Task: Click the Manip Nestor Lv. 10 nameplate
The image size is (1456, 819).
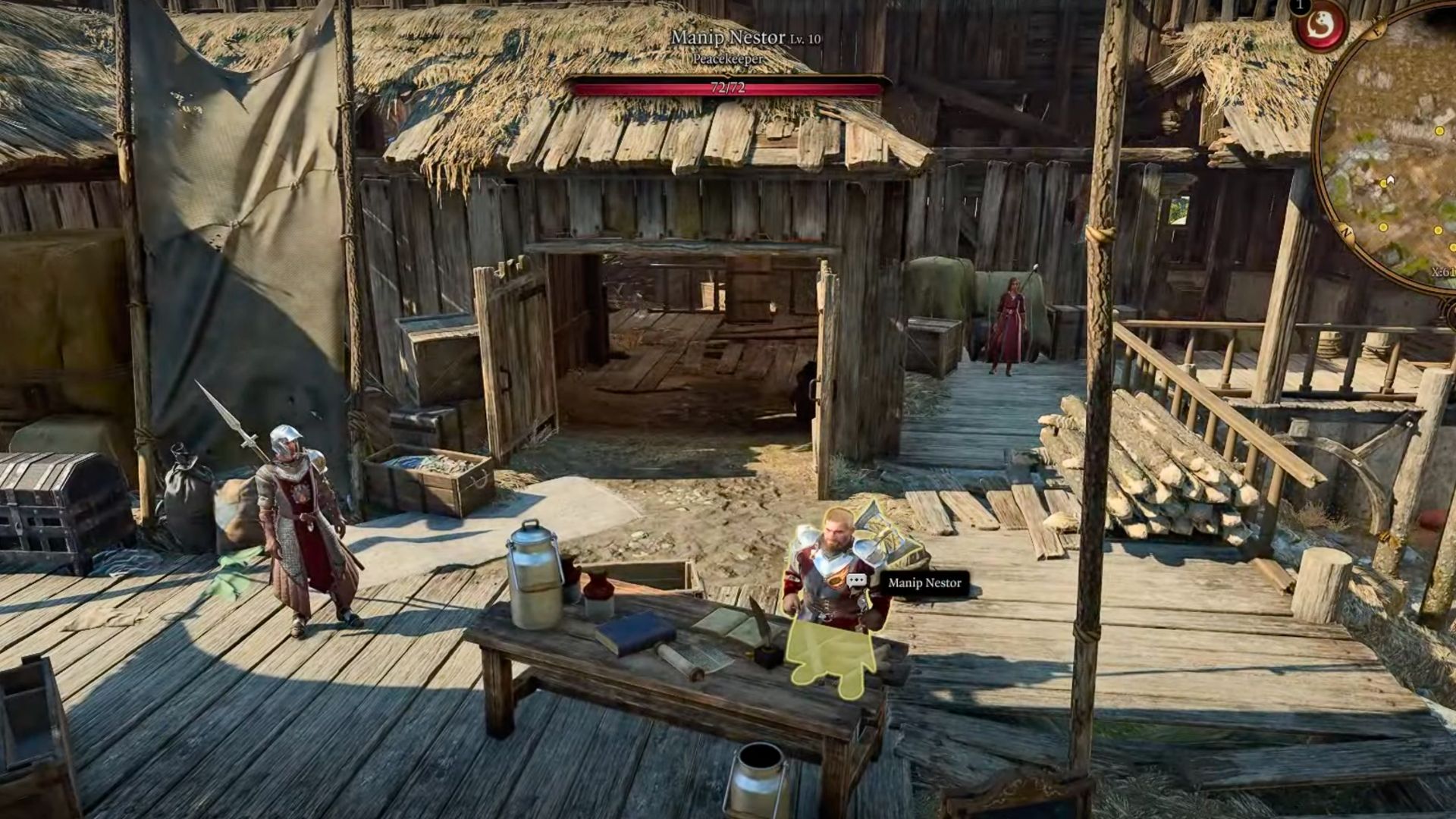Action: [747, 36]
